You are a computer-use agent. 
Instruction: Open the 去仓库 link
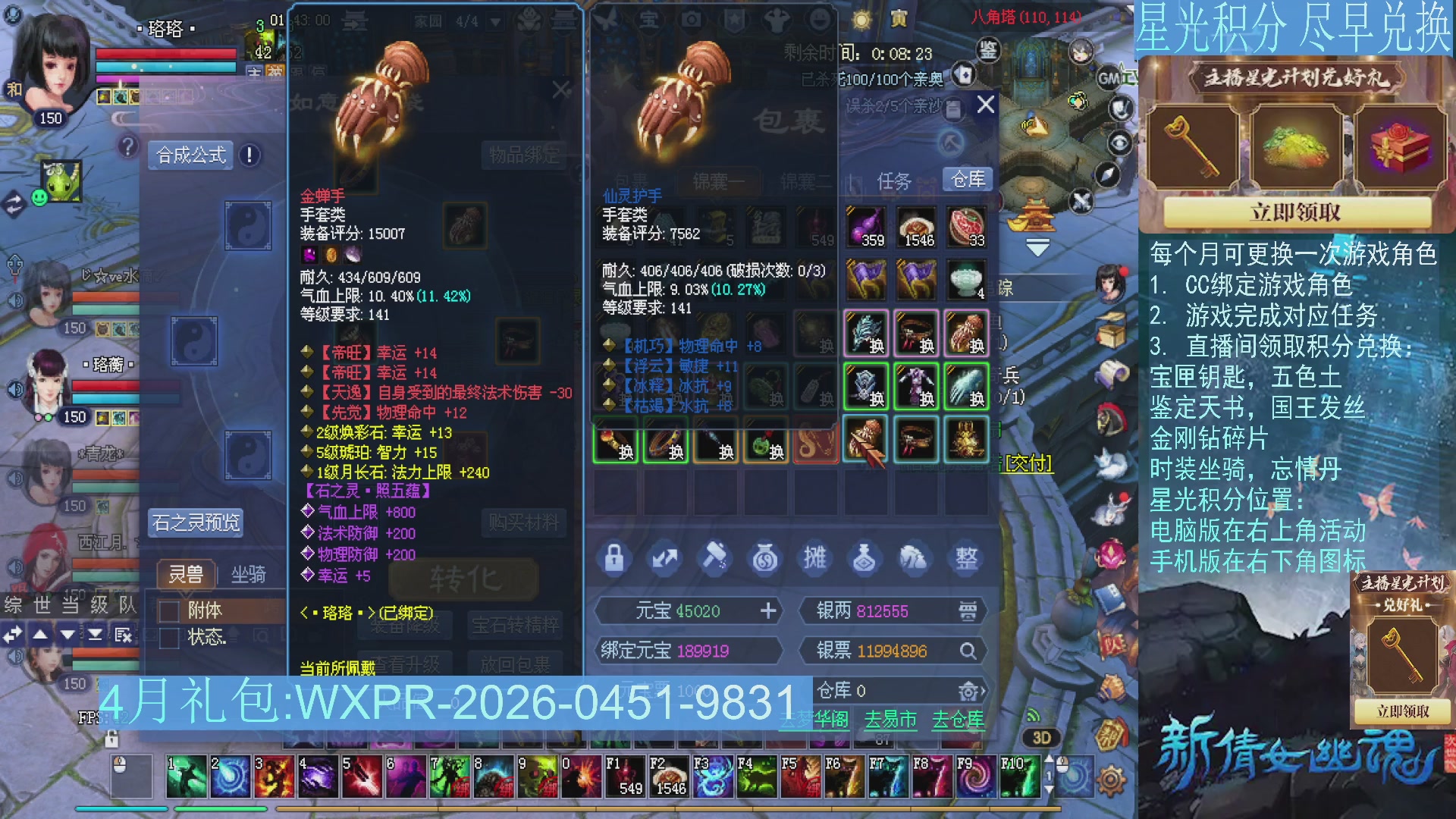click(x=959, y=720)
